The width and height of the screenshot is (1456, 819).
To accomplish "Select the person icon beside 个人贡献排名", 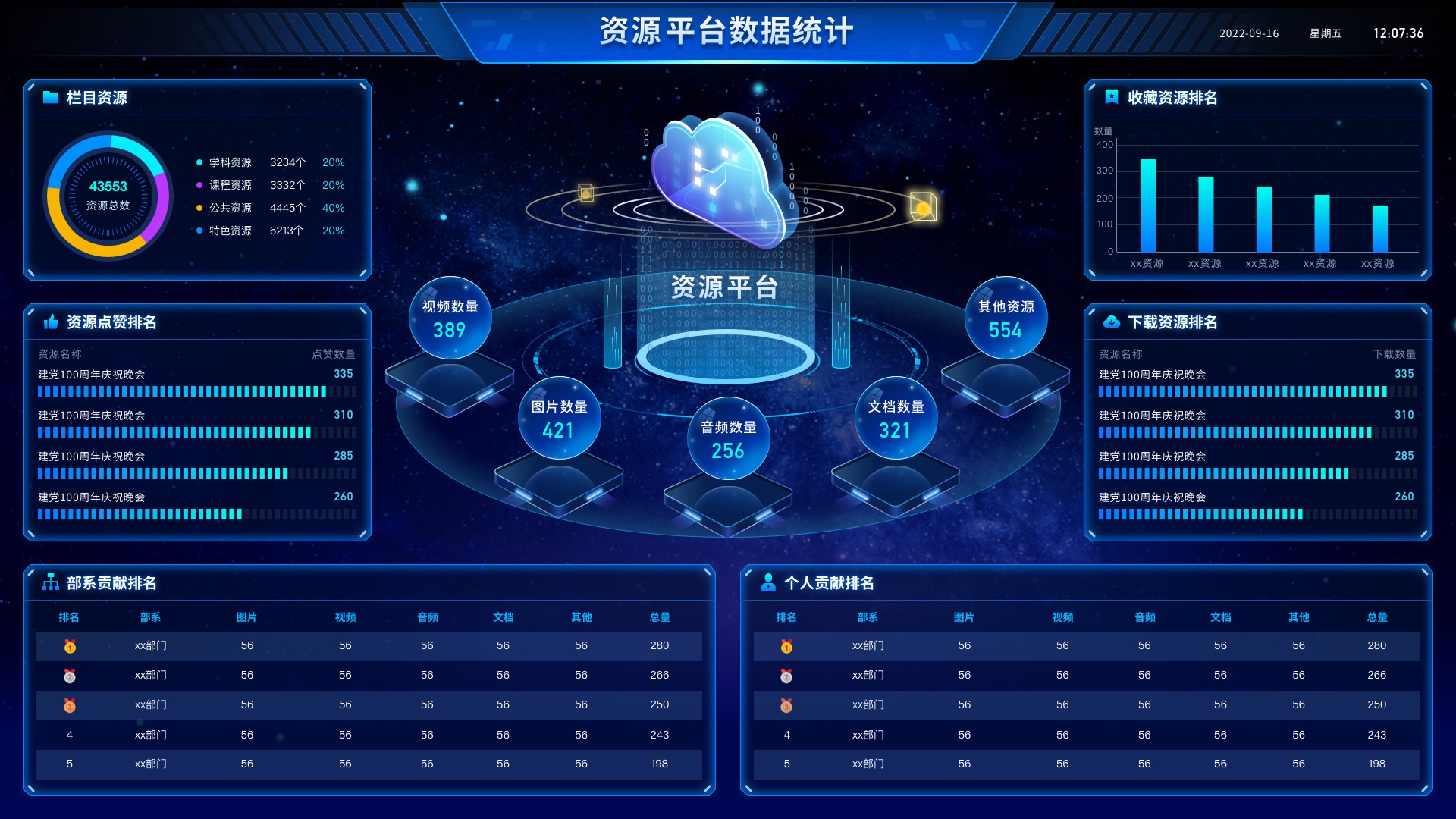I will point(768,584).
